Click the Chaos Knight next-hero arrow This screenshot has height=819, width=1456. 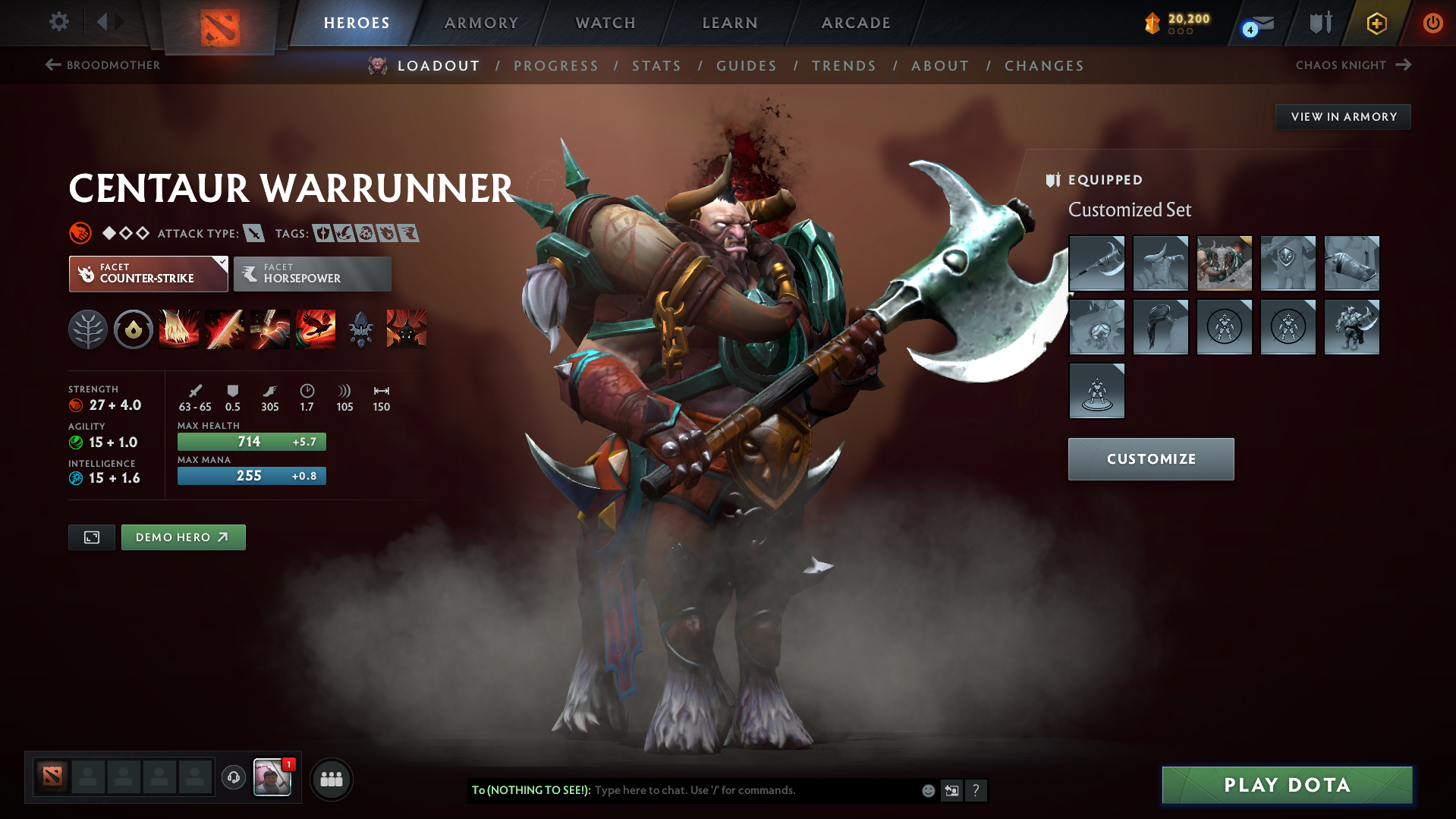pos(1402,65)
